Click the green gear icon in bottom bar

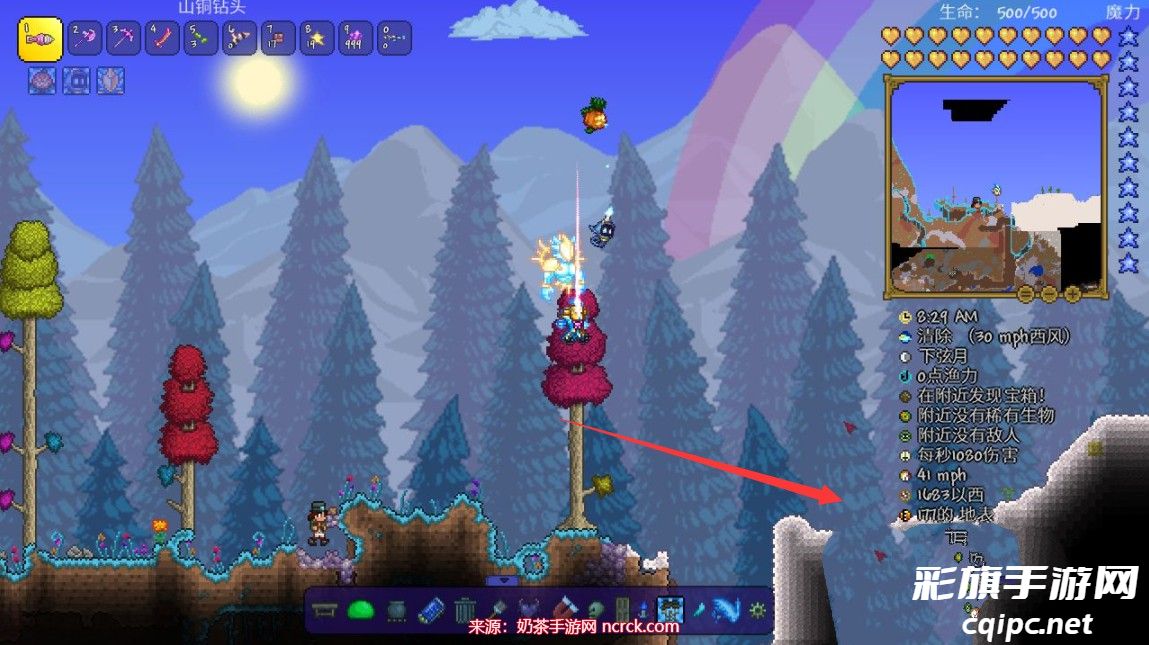pyautogui.click(x=757, y=608)
